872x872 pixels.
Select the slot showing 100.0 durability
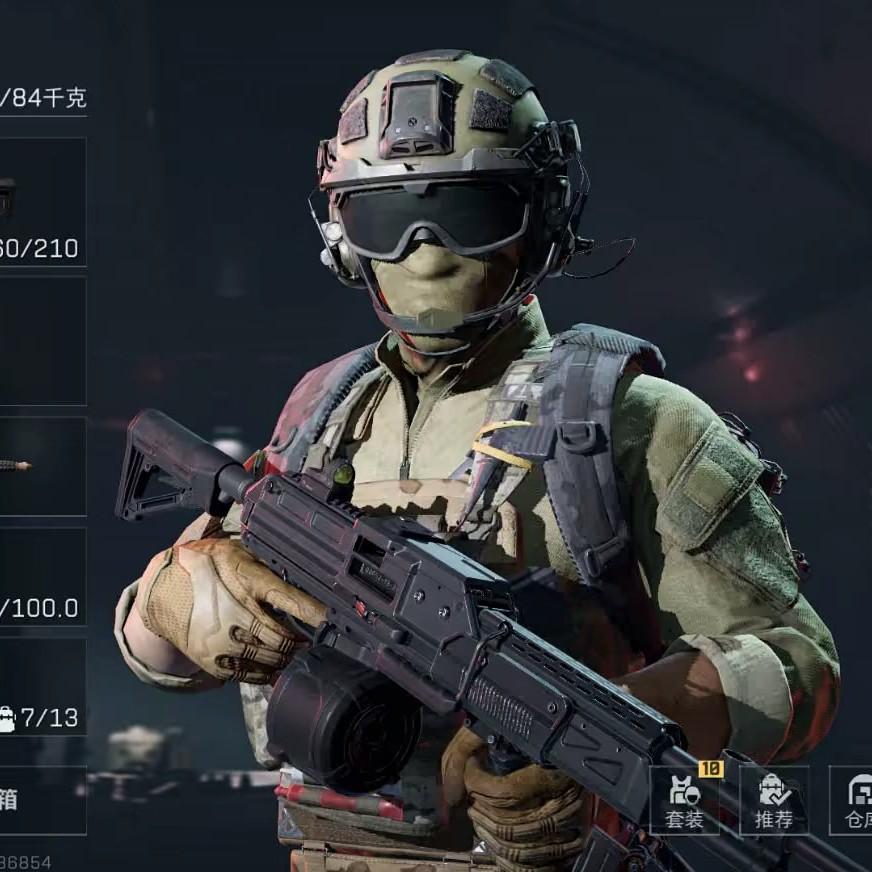coord(40,577)
